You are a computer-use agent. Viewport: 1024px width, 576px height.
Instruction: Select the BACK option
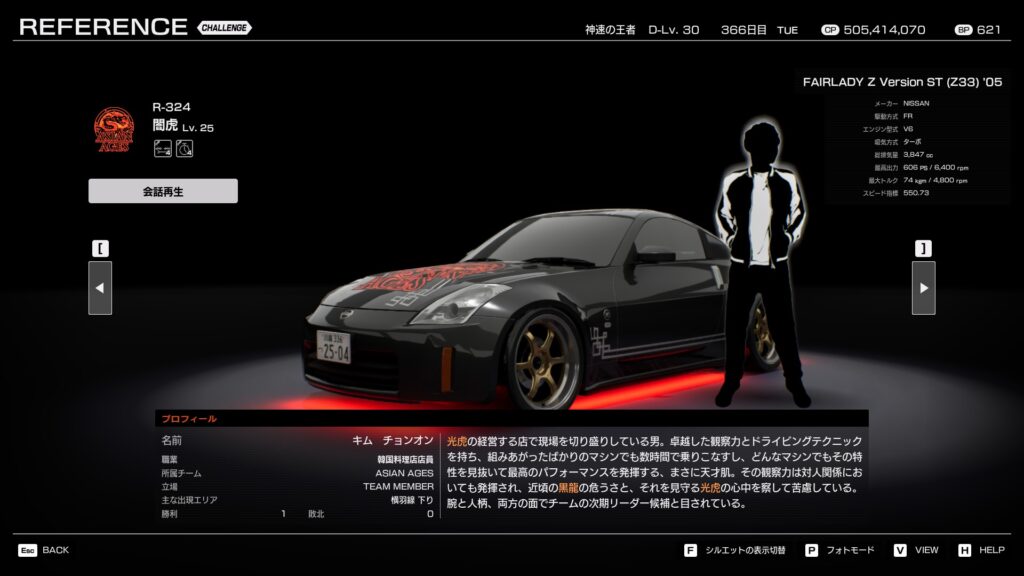tap(44, 550)
